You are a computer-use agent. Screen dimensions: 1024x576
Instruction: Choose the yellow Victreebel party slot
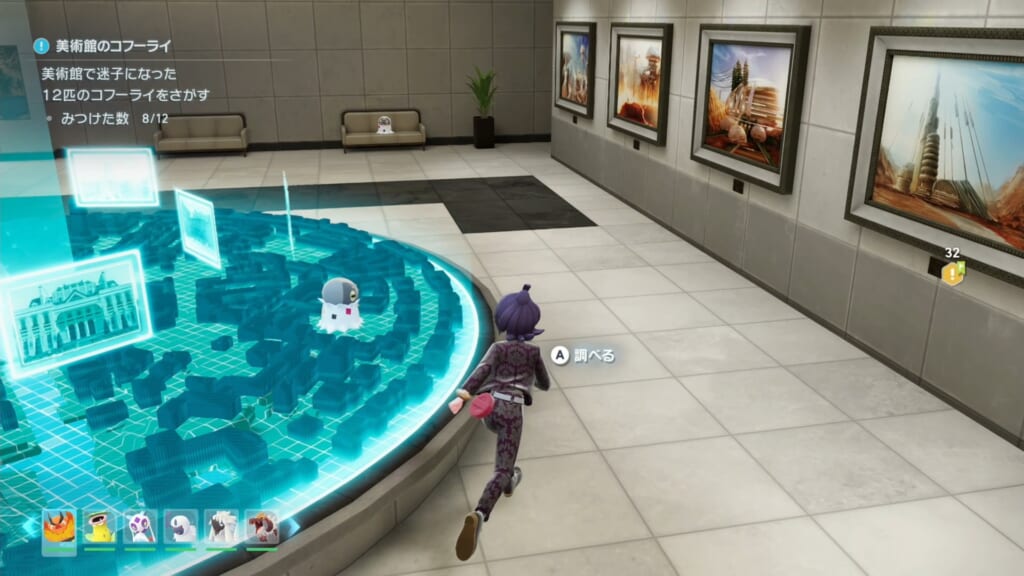[x=99, y=526]
